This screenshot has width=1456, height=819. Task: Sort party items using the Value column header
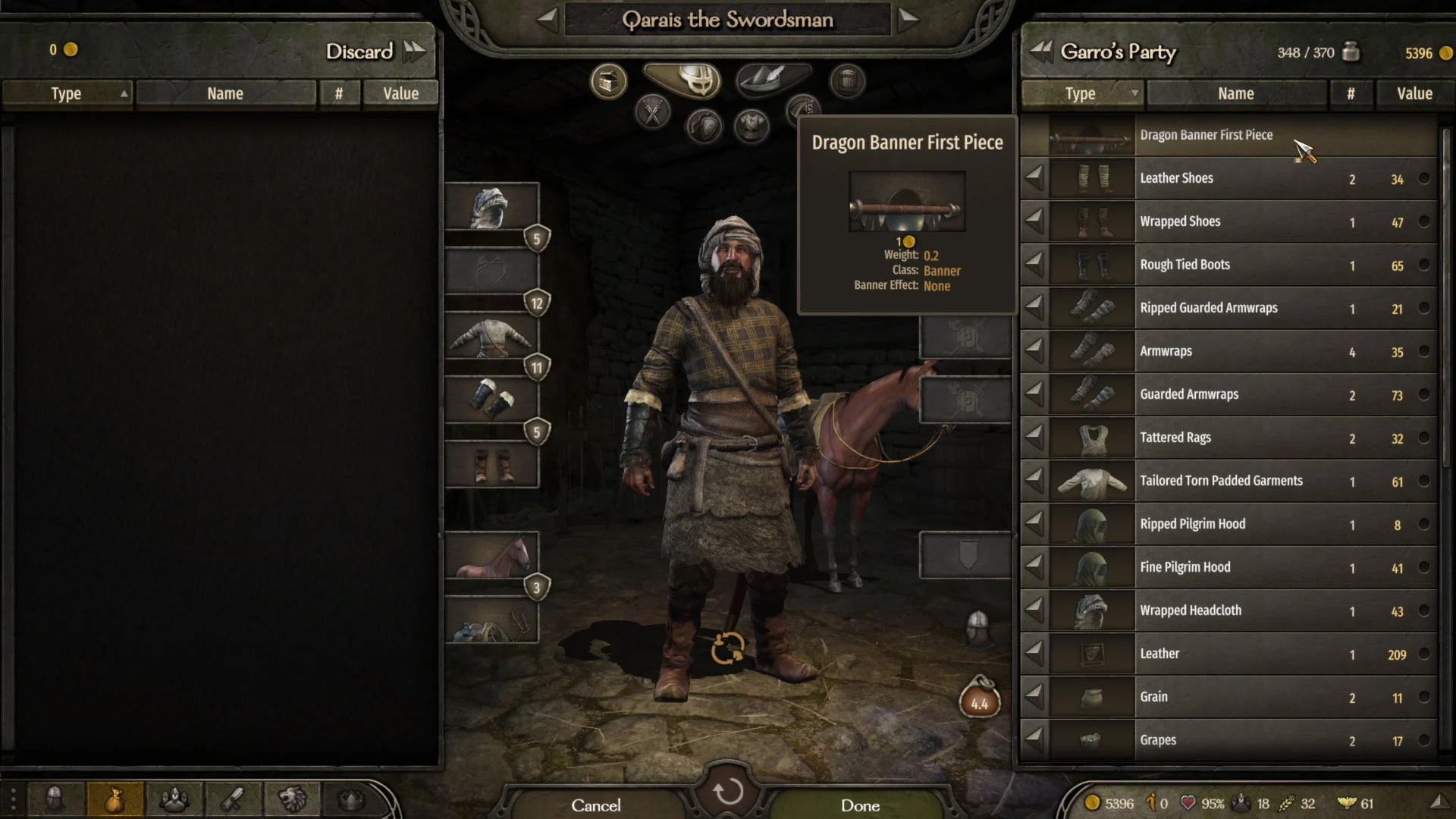[1414, 93]
